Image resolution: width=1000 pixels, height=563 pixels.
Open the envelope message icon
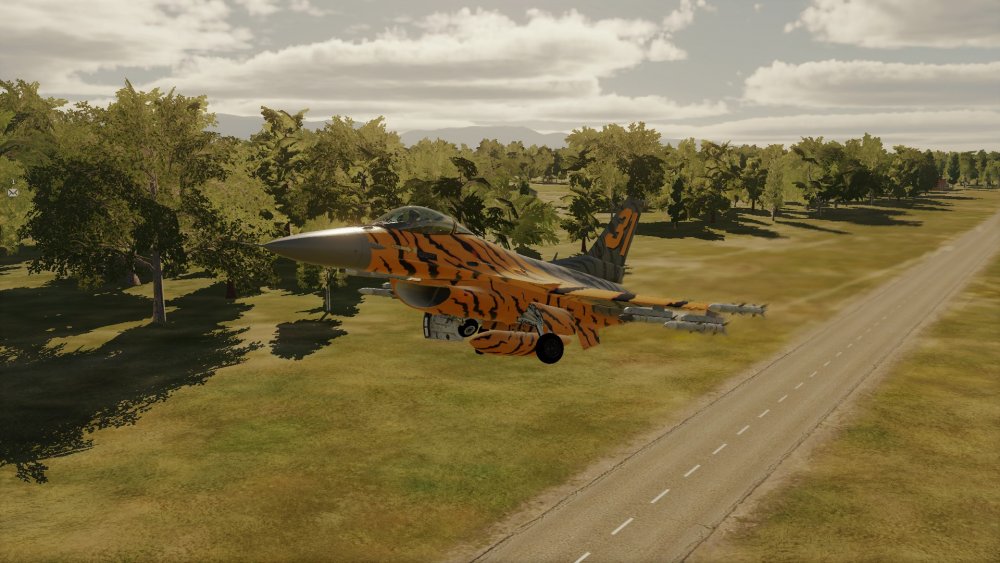pos(12,191)
